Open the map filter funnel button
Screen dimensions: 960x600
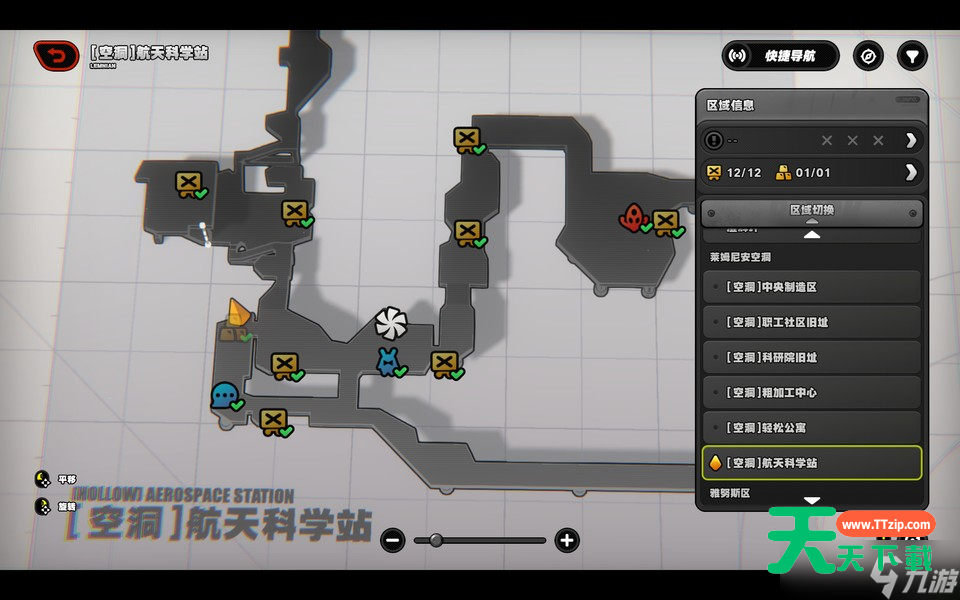pos(912,56)
